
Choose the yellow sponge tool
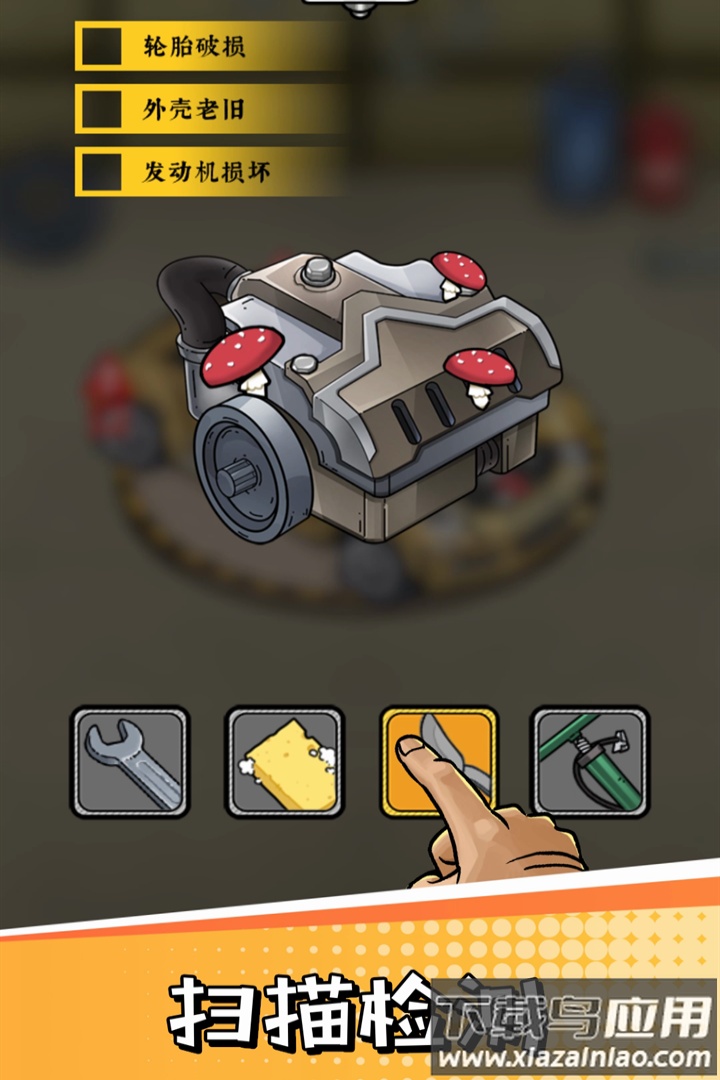tap(285, 762)
